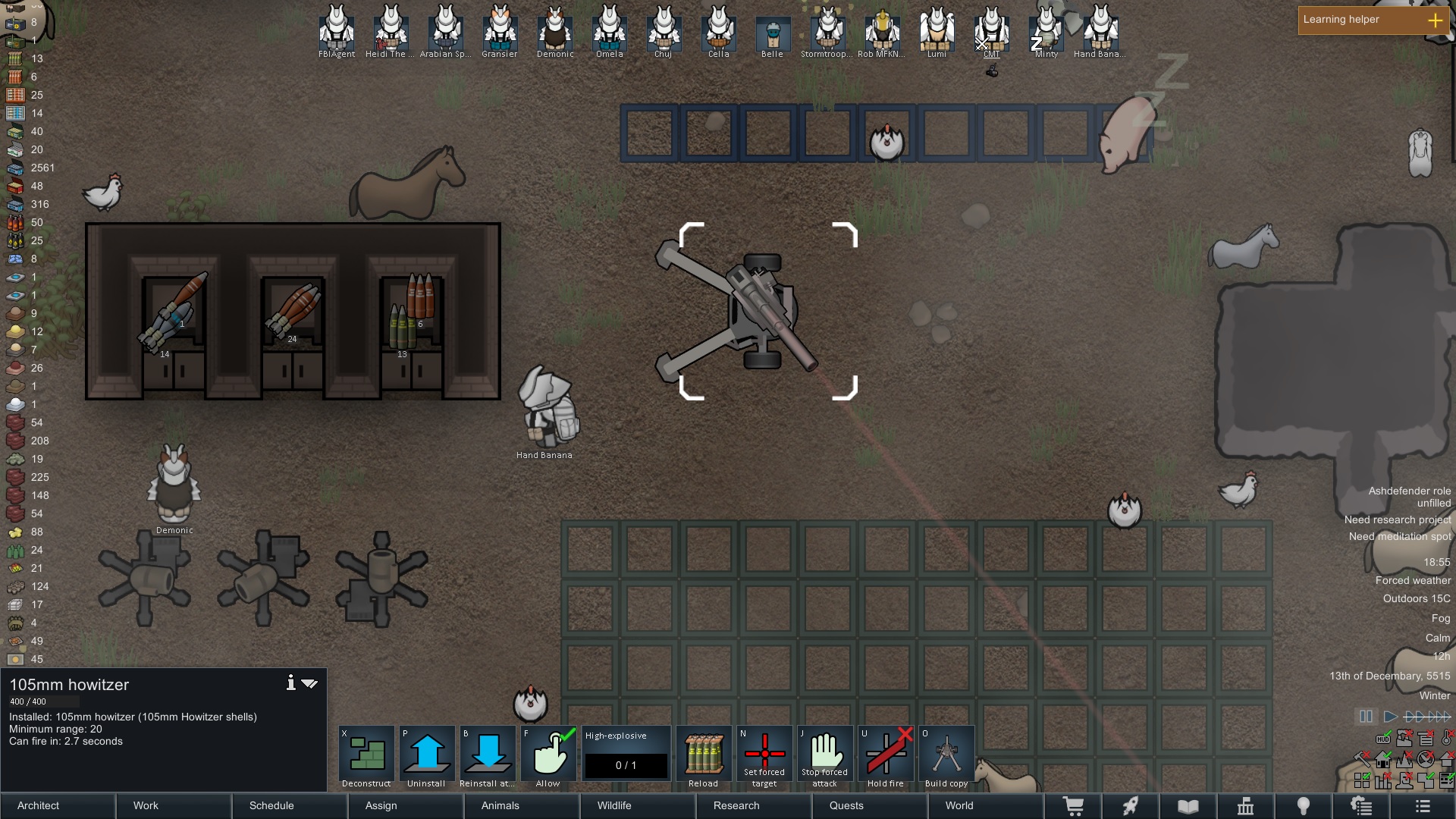
Task: Select colonist FBIAgent portrait
Action: pyautogui.click(x=337, y=30)
